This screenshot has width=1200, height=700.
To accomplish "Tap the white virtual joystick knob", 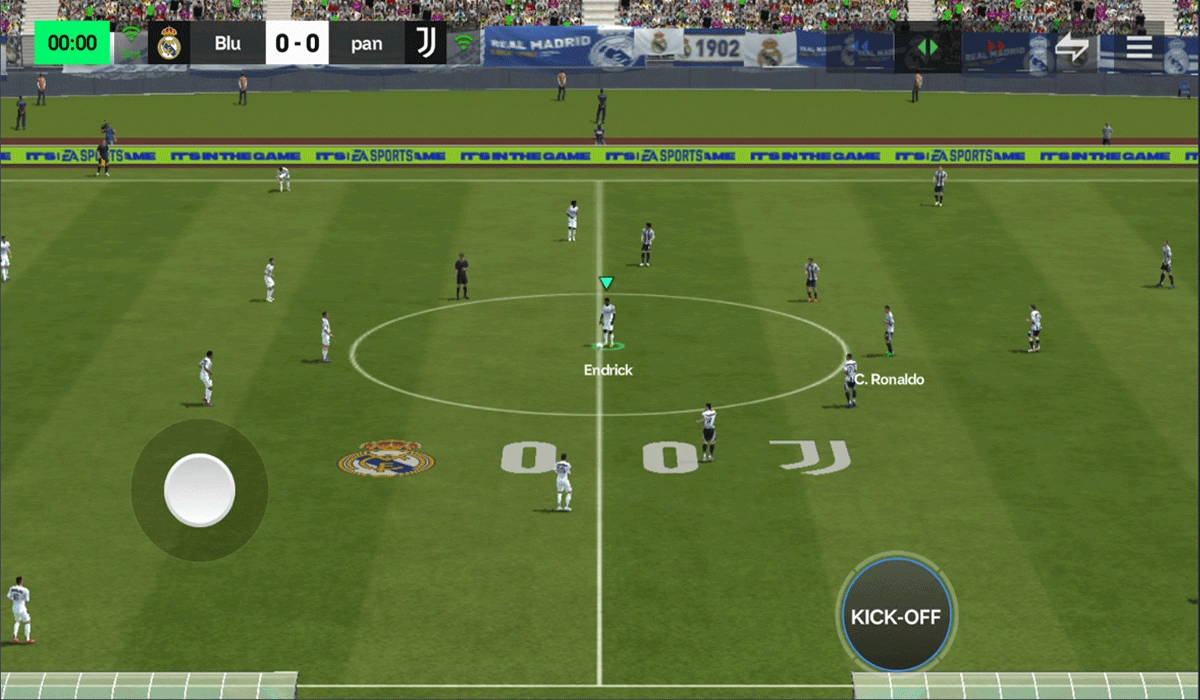I will [x=199, y=490].
